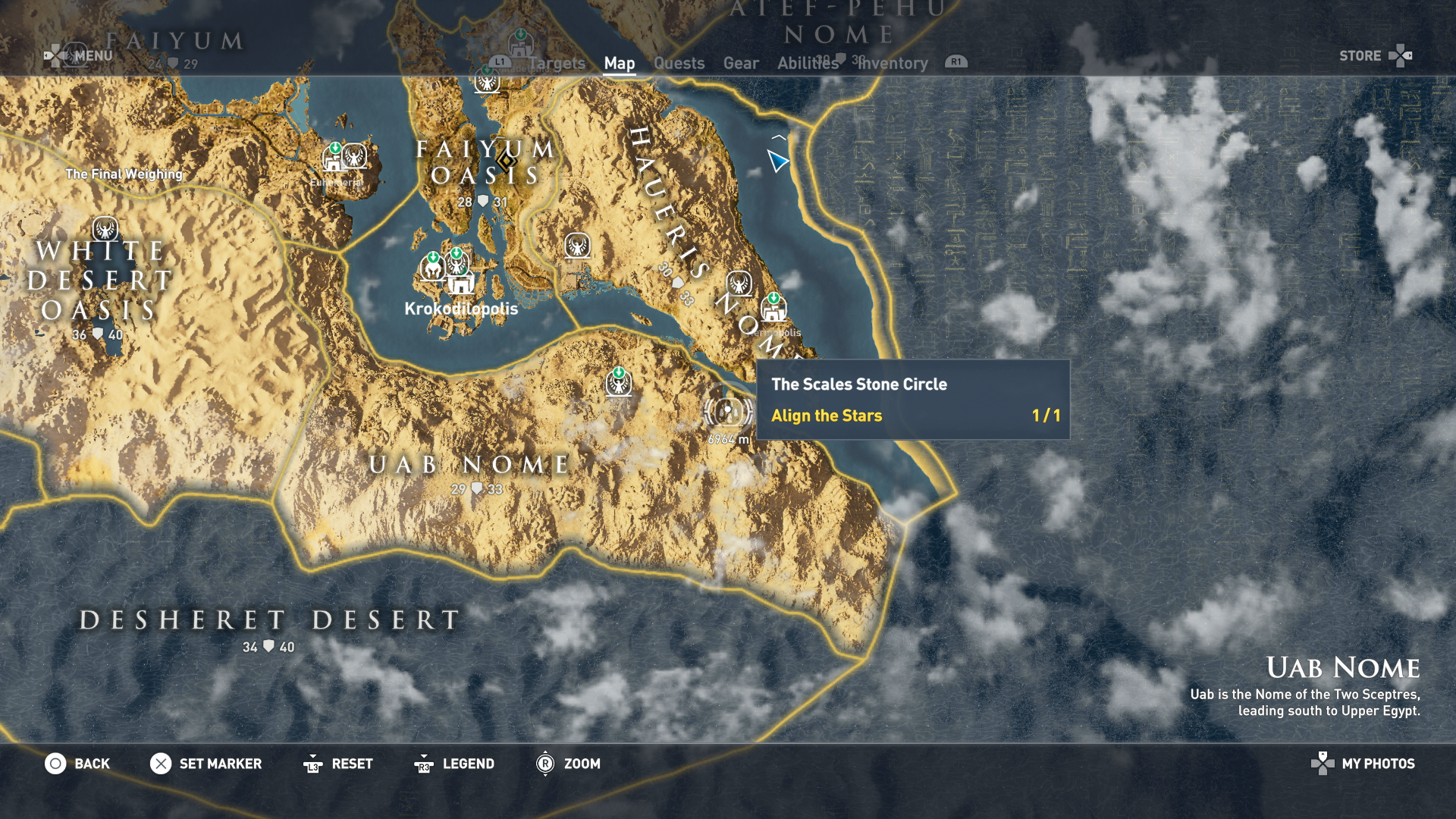
Task: Click the blue player arrow marker
Action: pyautogui.click(x=777, y=160)
